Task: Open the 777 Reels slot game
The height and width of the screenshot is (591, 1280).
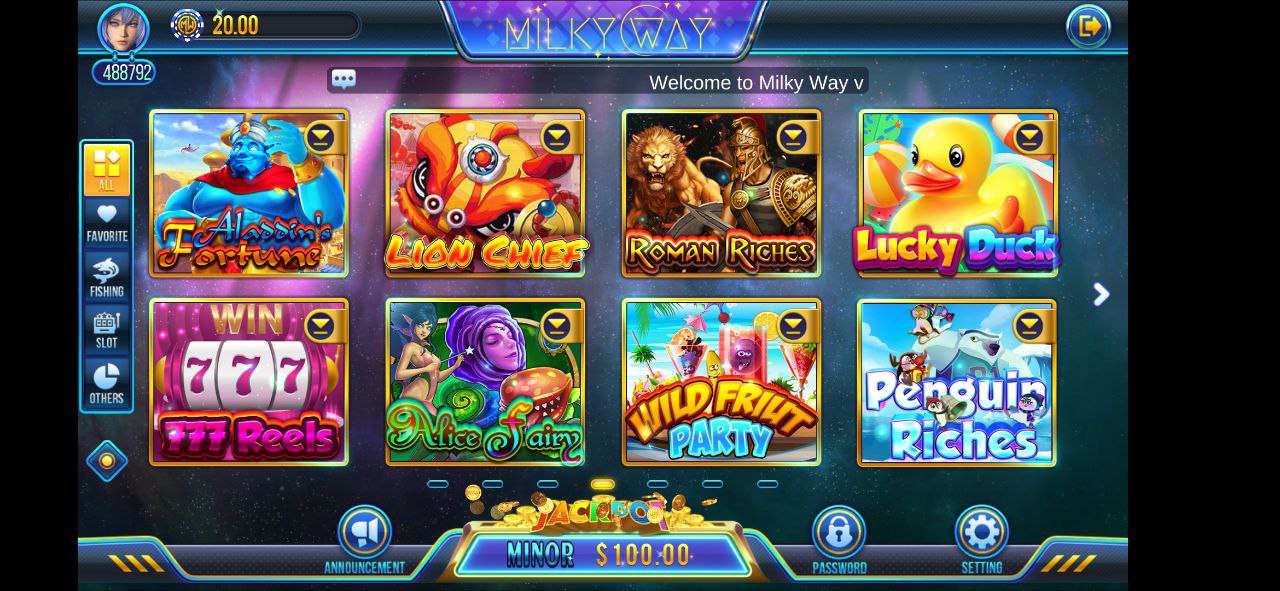Action: tap(248, 383)
